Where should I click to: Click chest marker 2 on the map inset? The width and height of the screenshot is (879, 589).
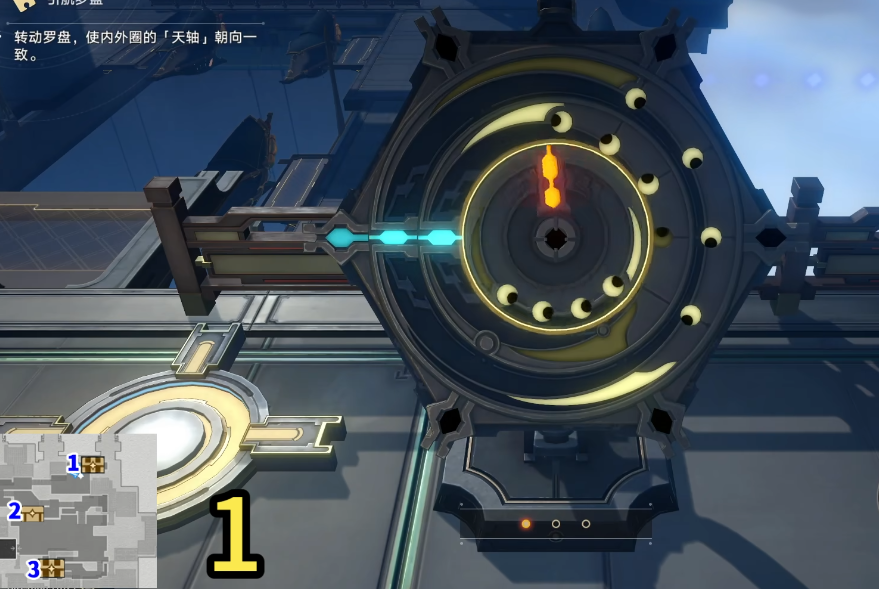click(x=33, y=514)
